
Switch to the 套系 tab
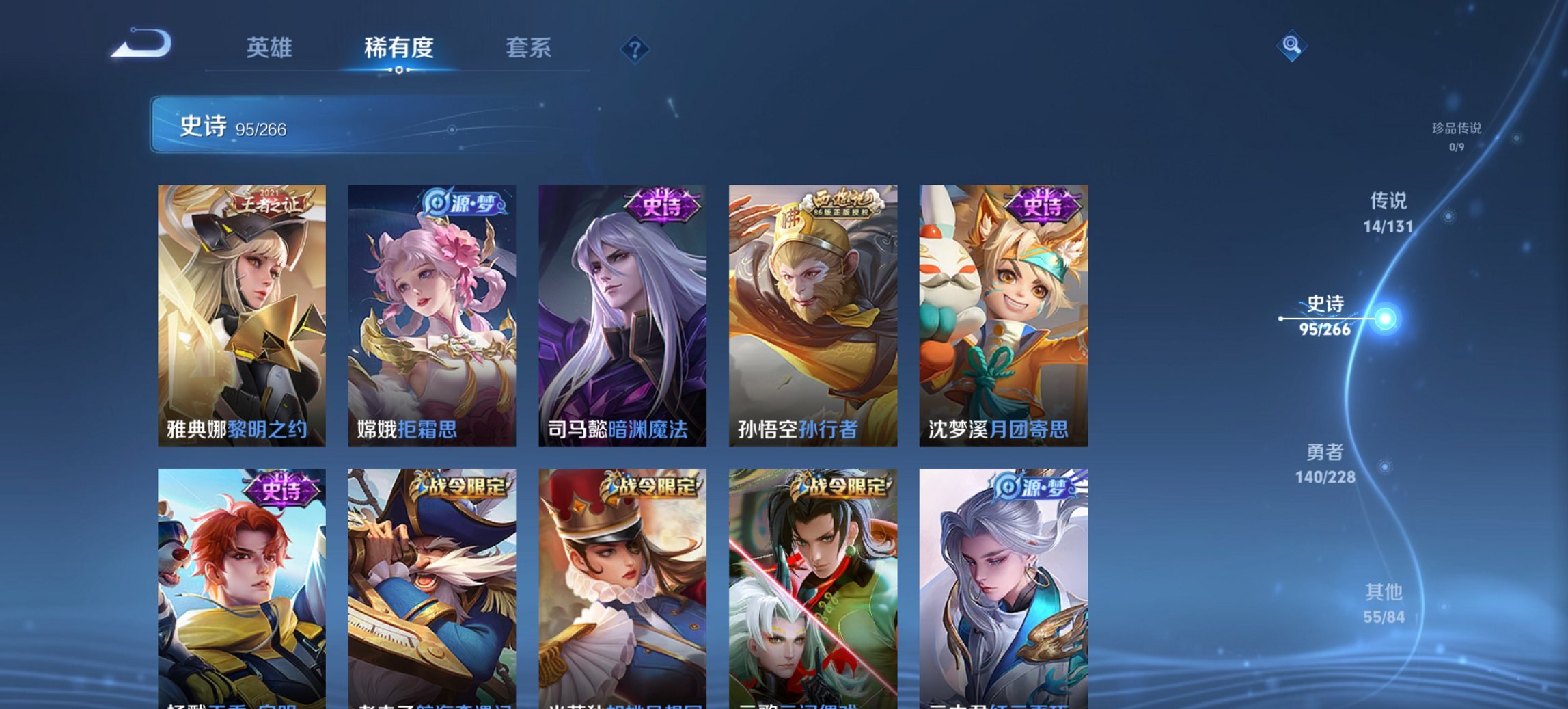pos(528,48)
